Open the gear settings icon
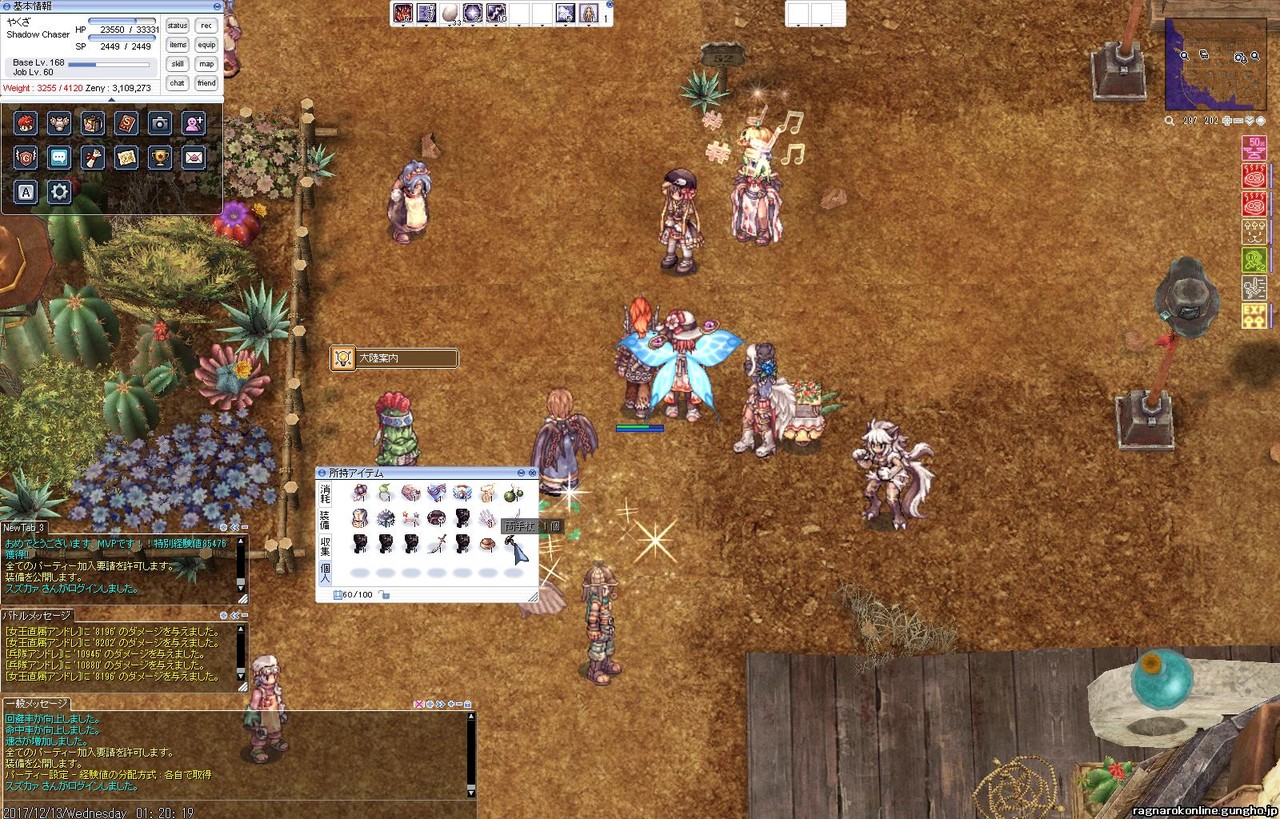 [x=59, y=191]
